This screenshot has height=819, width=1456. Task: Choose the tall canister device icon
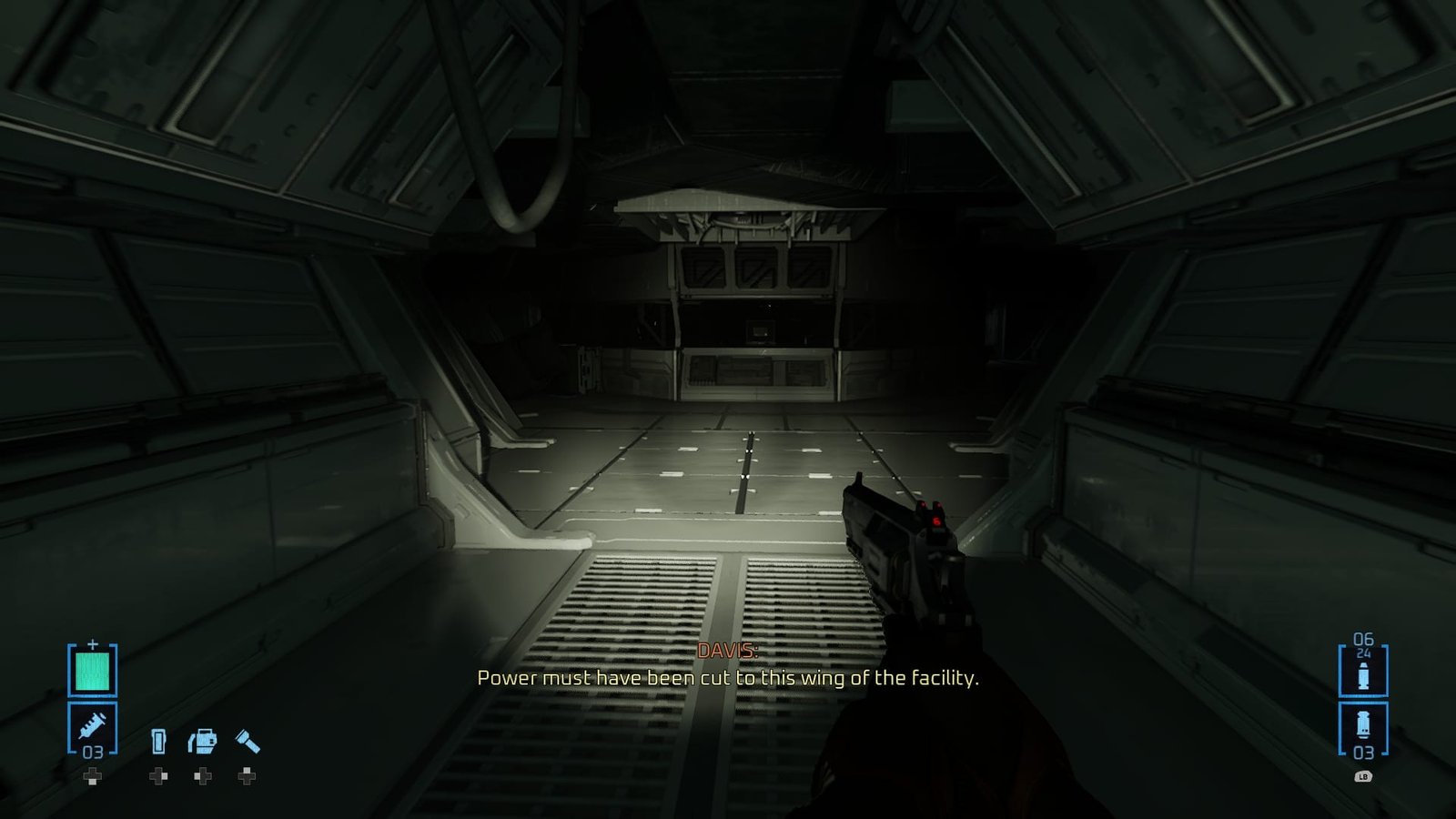(x=158, y=742)
